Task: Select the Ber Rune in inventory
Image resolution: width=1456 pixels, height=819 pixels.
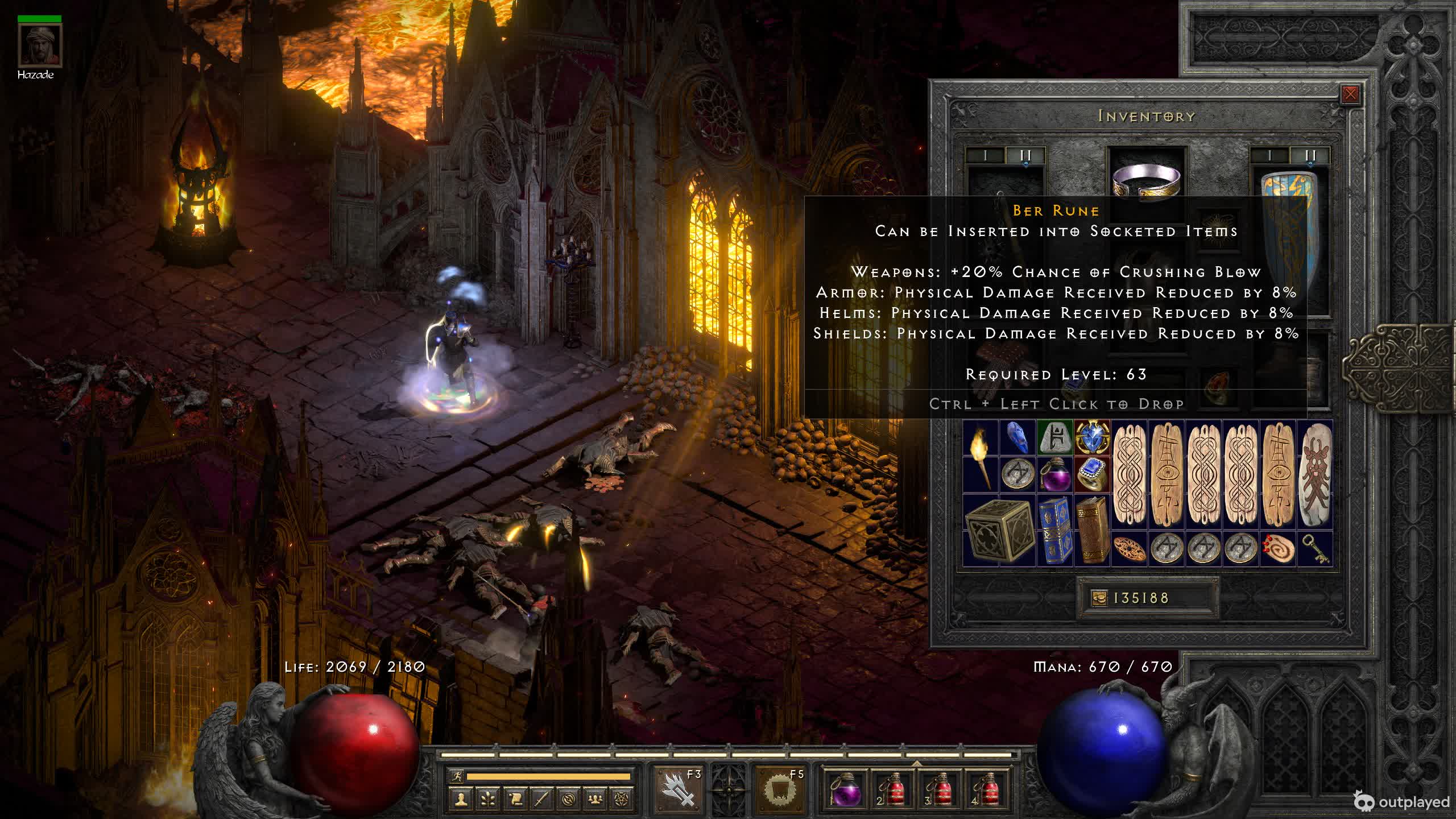Action: tap(1054, 439)
